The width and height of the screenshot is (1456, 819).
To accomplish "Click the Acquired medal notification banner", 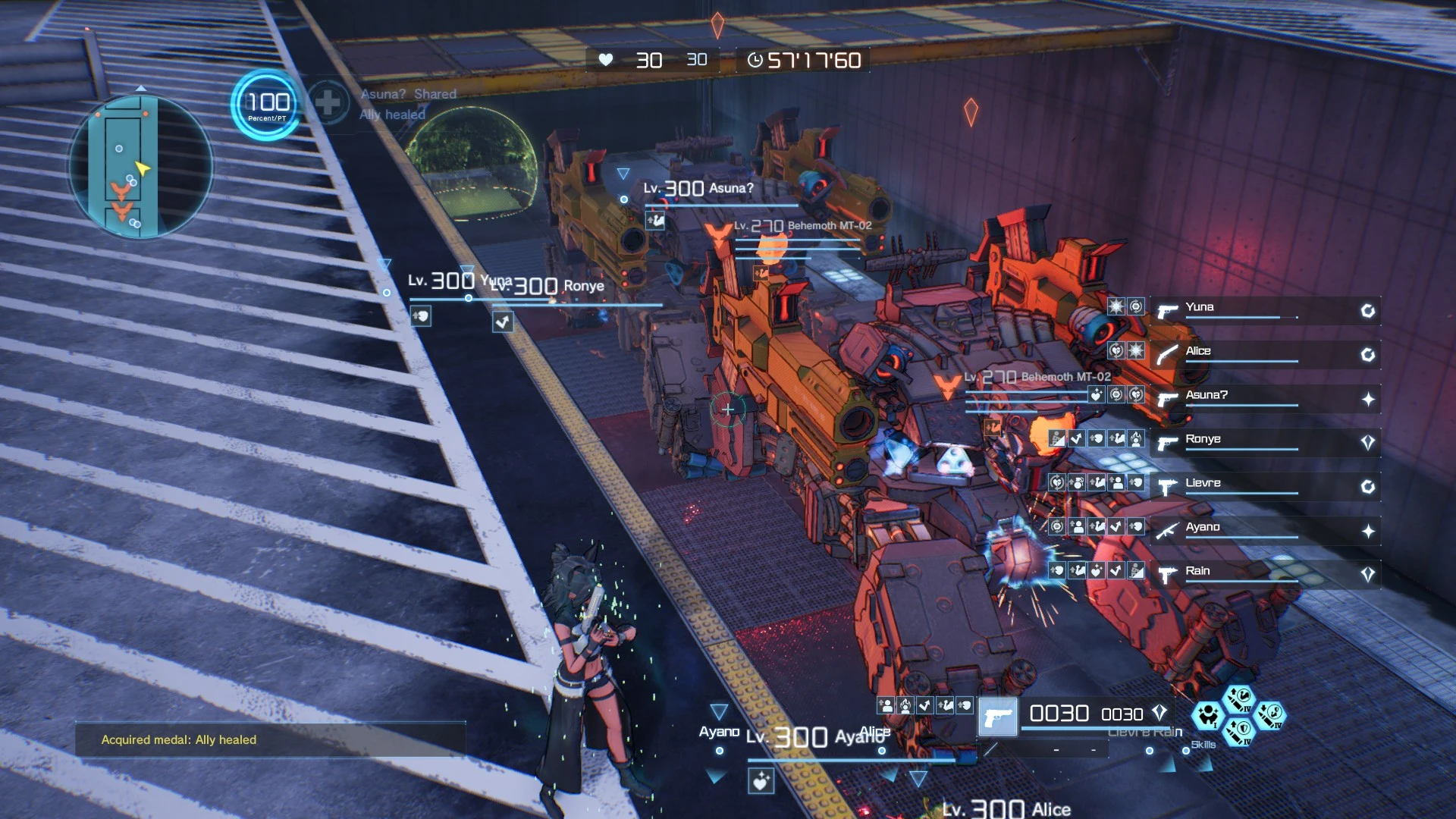I will click(270, 739).
